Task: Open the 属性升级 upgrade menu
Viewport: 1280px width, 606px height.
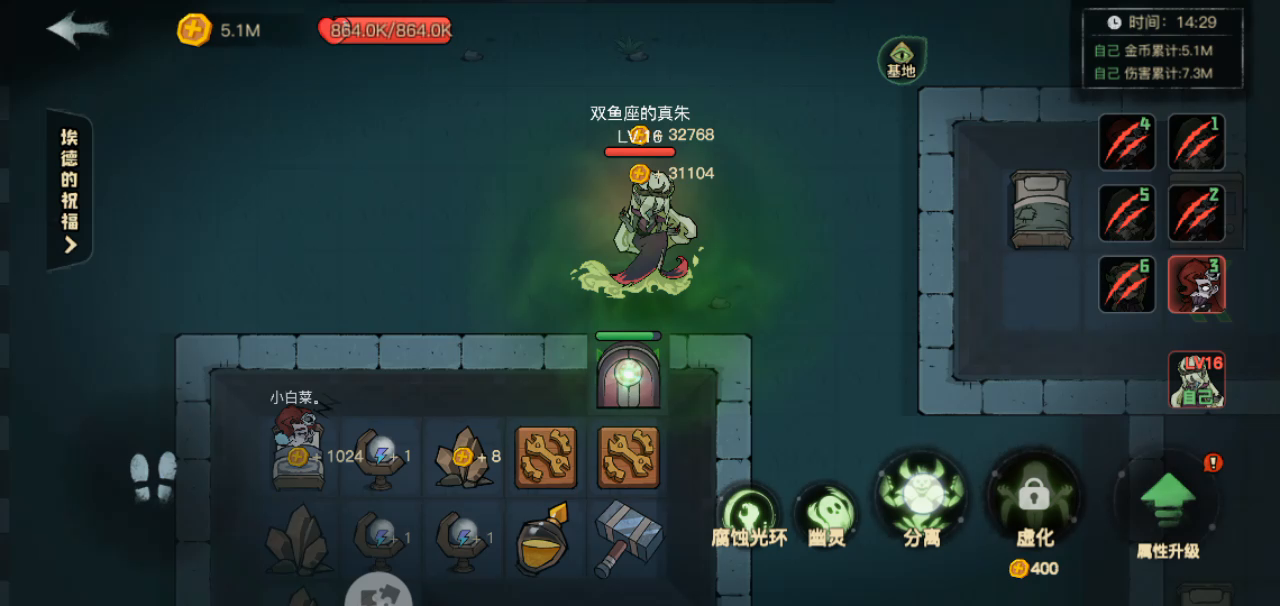Action: click(x=1167, y=500)
